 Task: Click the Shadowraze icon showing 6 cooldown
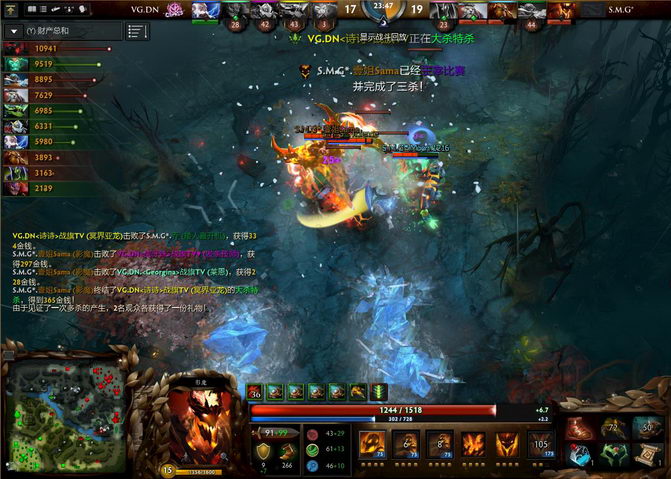tap(405, 443)
